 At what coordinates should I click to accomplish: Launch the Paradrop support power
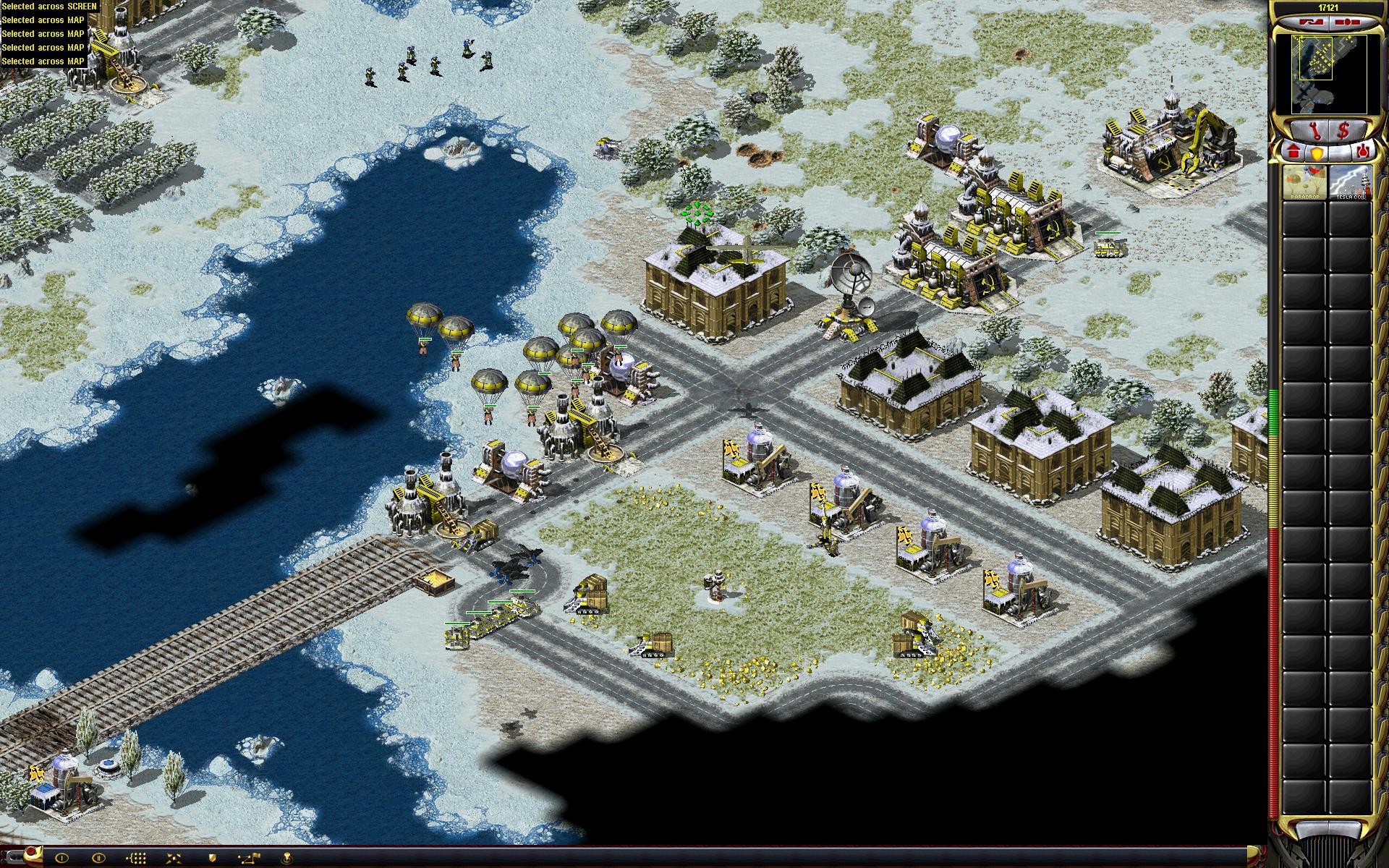tap(1304, 182)
